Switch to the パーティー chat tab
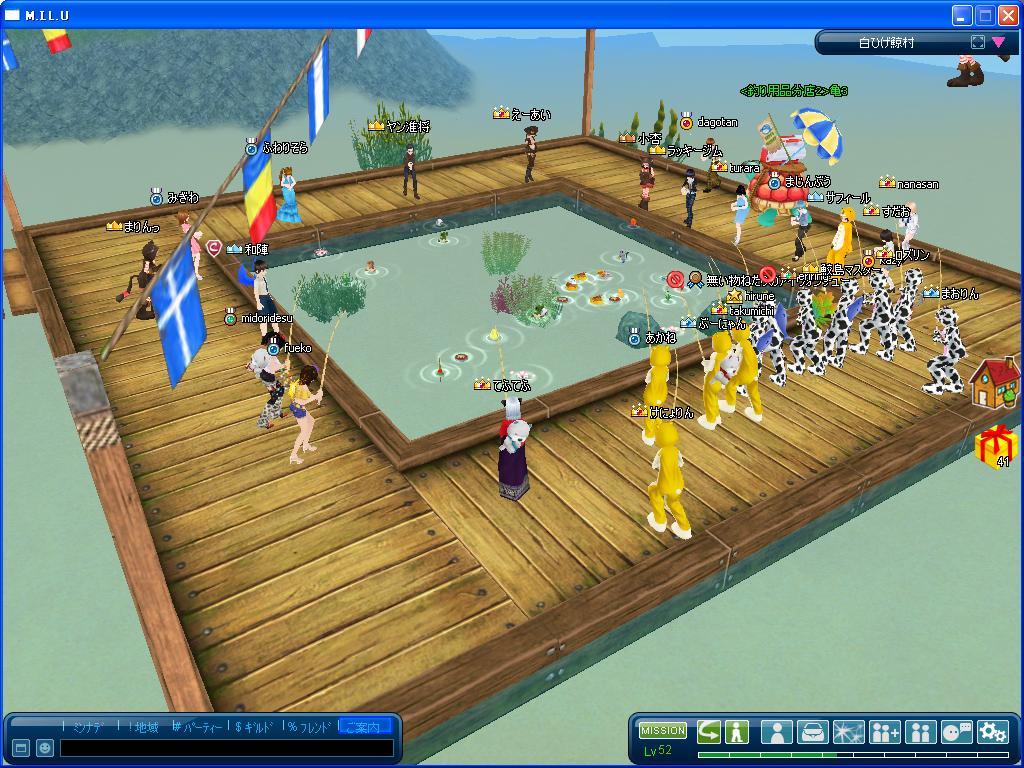Image resolution: width=1024 pixels, height=768 pixels. [198, 727]
